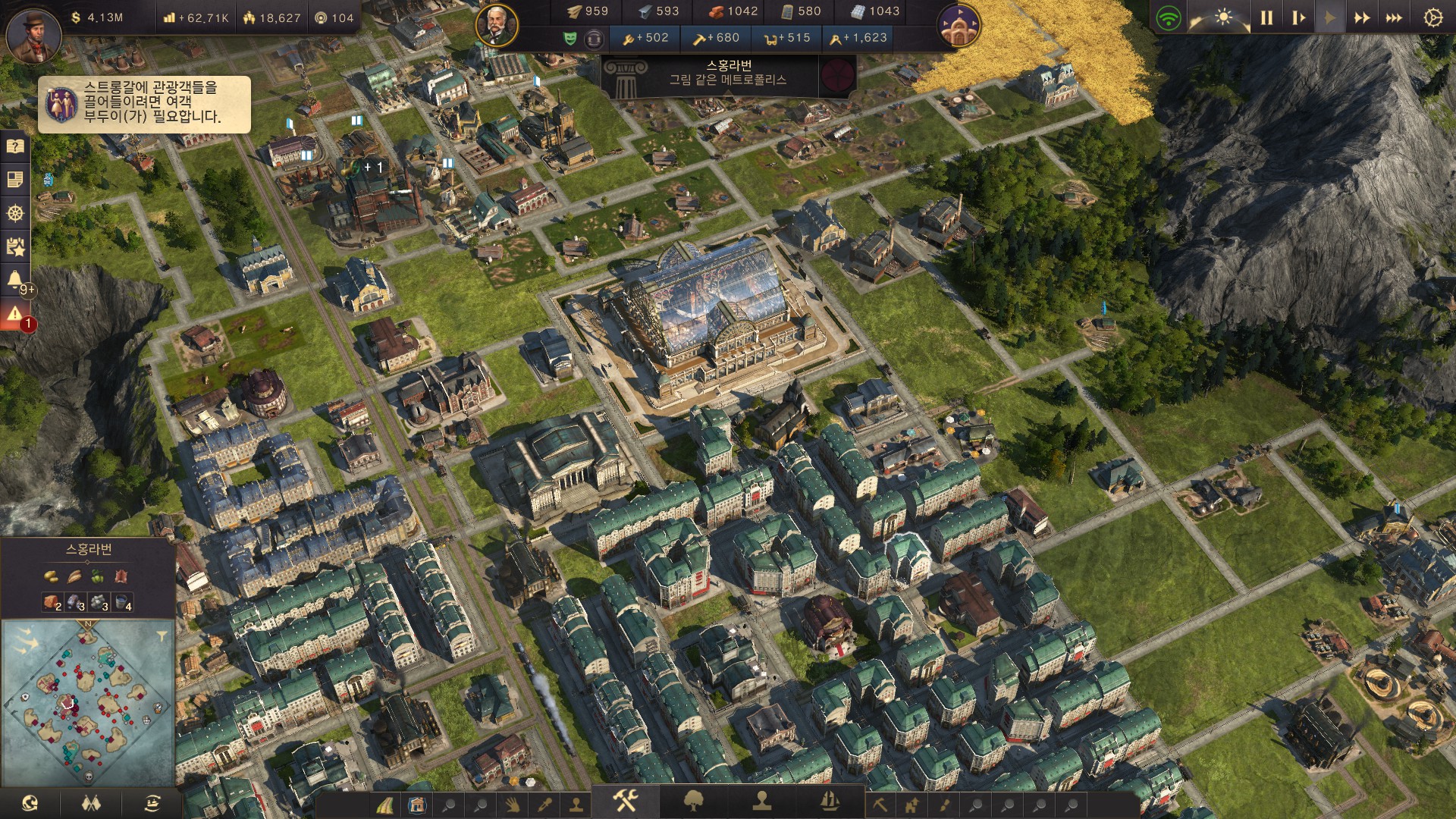The height and width of the screenshot is (819, 1456).
Task: Set game speed to fastest triple arrows
Action: (1394, 17)
